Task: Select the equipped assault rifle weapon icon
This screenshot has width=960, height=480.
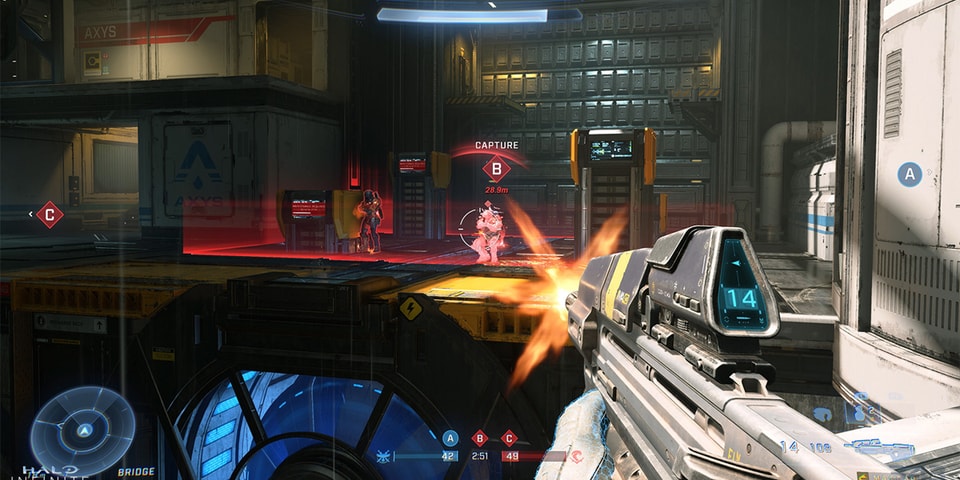Action: pyautogui.click(x=878, y=448)
